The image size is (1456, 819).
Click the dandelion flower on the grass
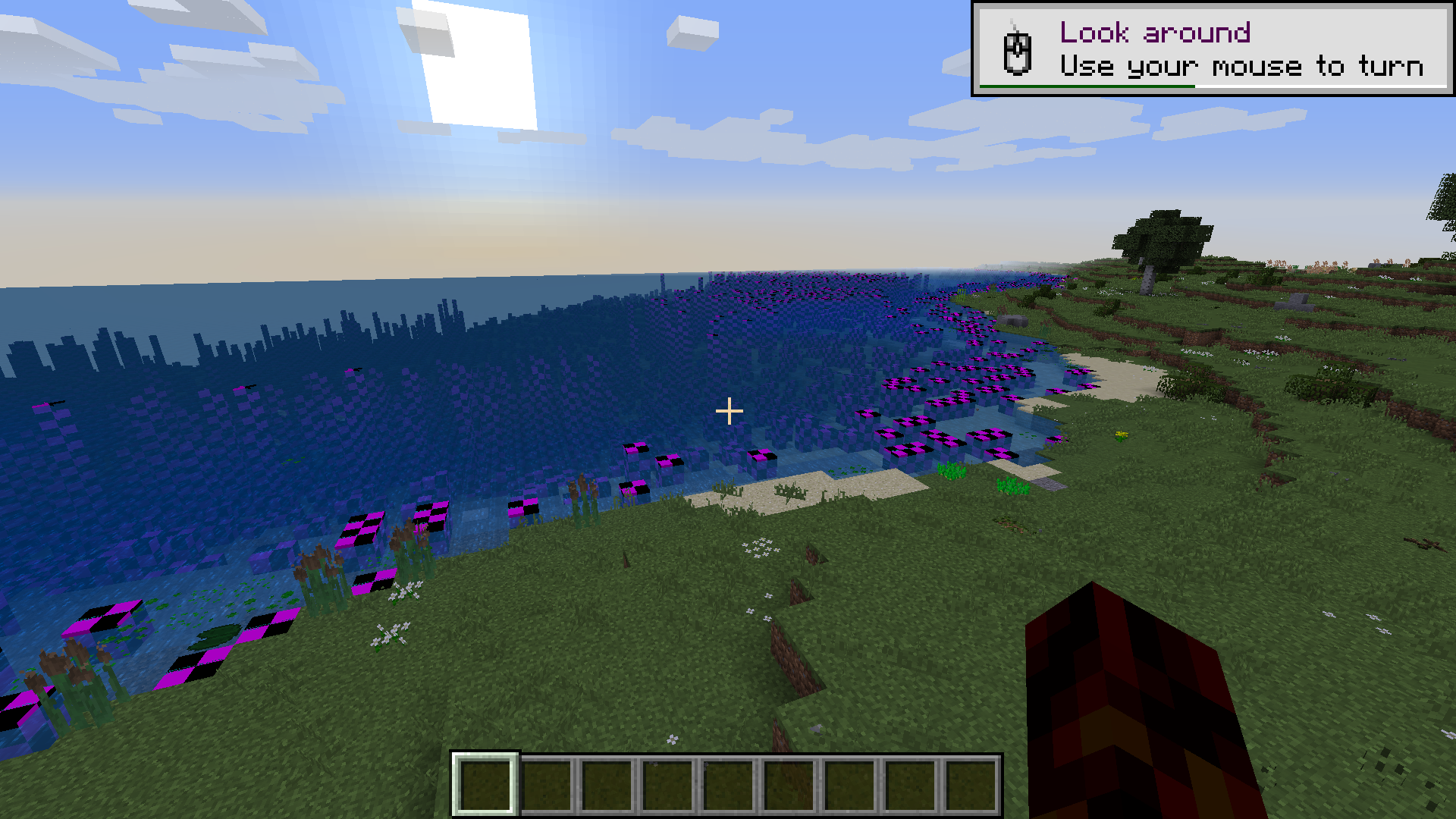[1121, 434]
